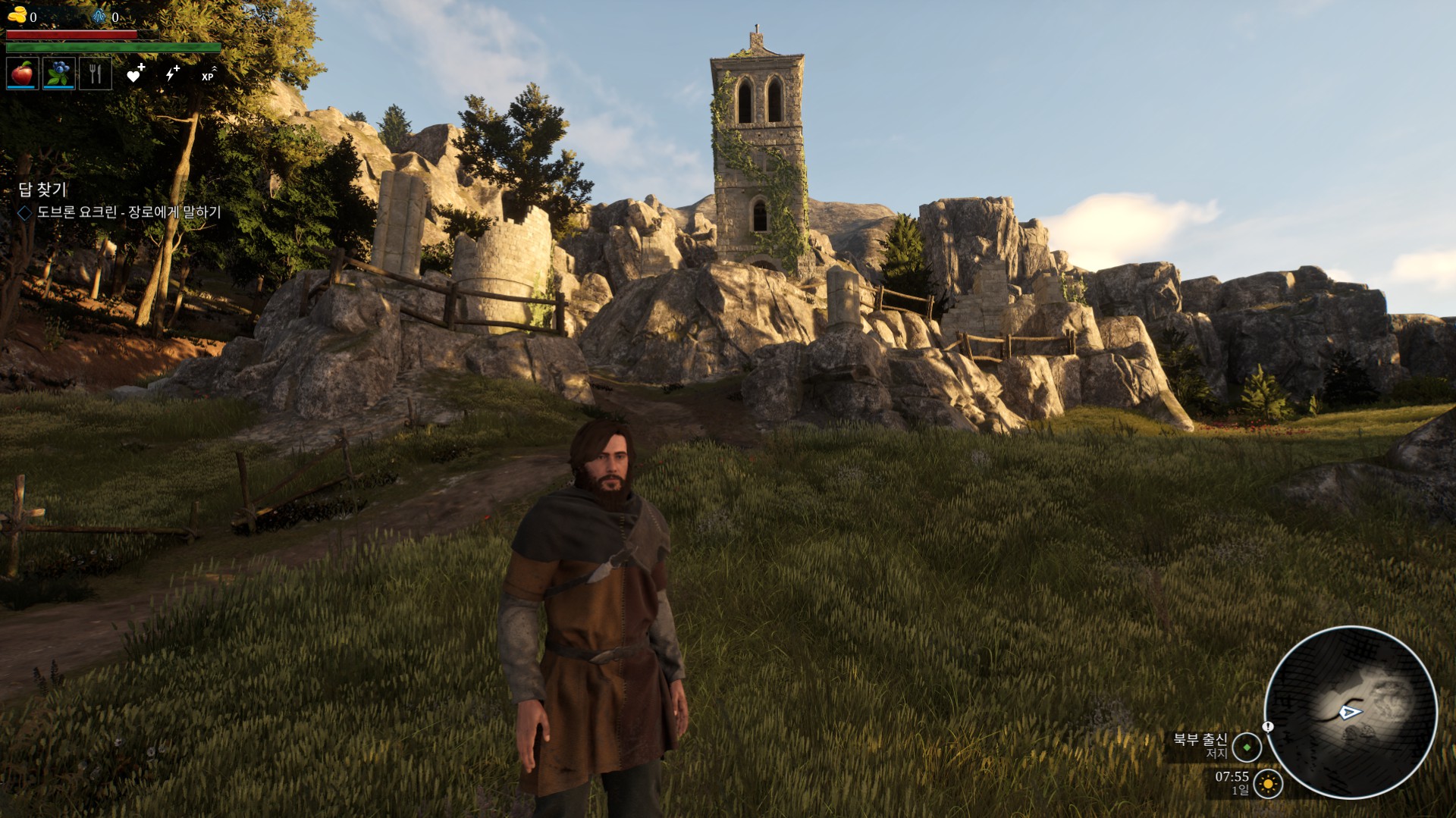This screenshot has height=818, width=1456.
Task: Click the heart-plus health buff icon
Action: [x=135, y=74]
